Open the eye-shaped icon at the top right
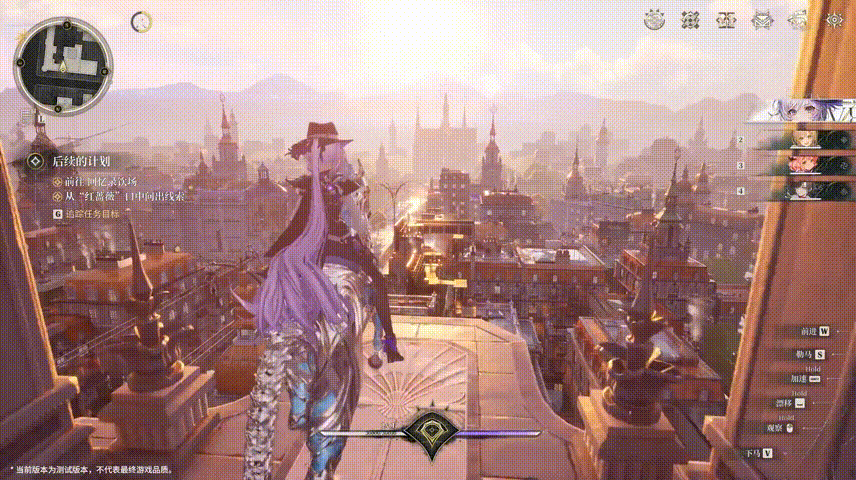856x480 pixels. tap(834, 19)
